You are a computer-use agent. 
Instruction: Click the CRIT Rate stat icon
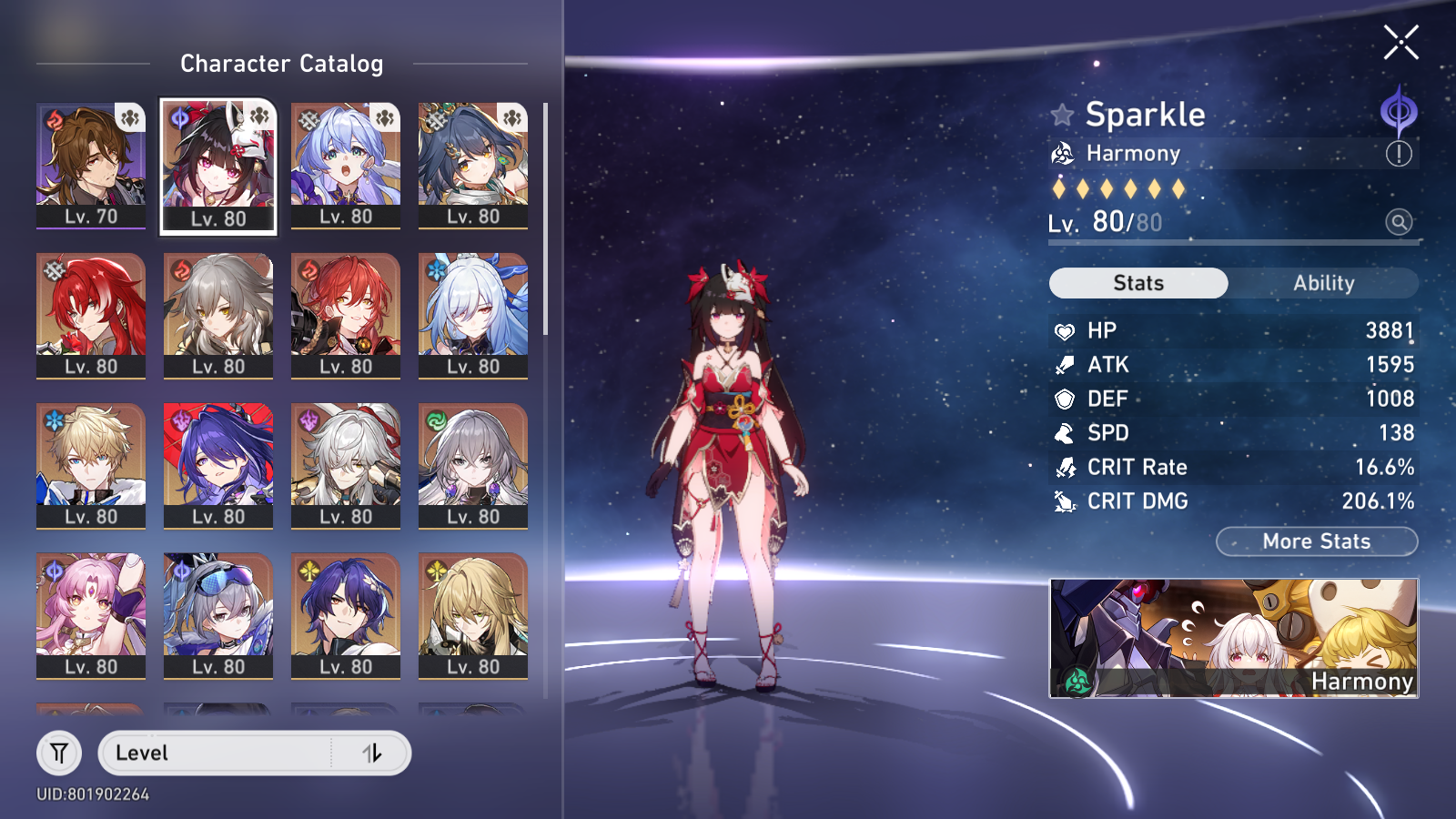[1062, 467]
